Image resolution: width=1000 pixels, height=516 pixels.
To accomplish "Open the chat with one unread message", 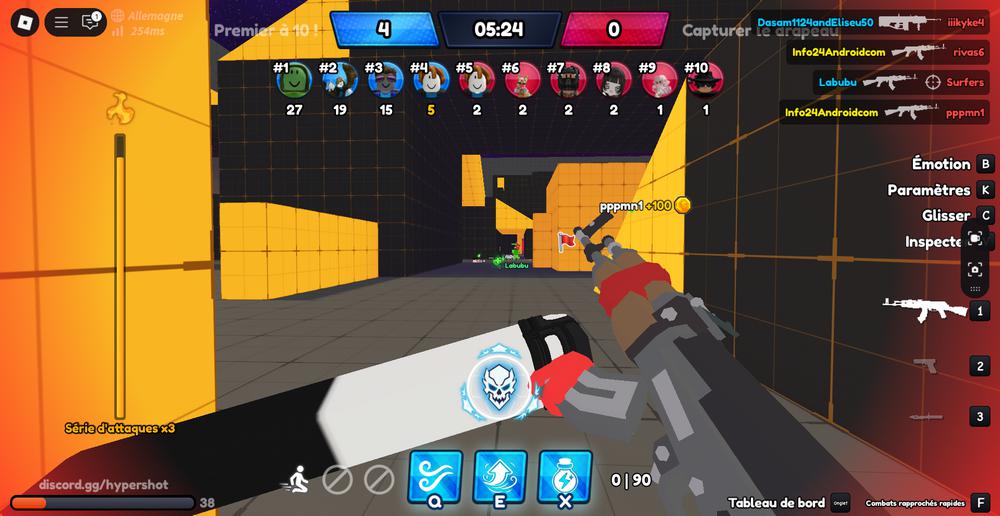I will 90,21.
